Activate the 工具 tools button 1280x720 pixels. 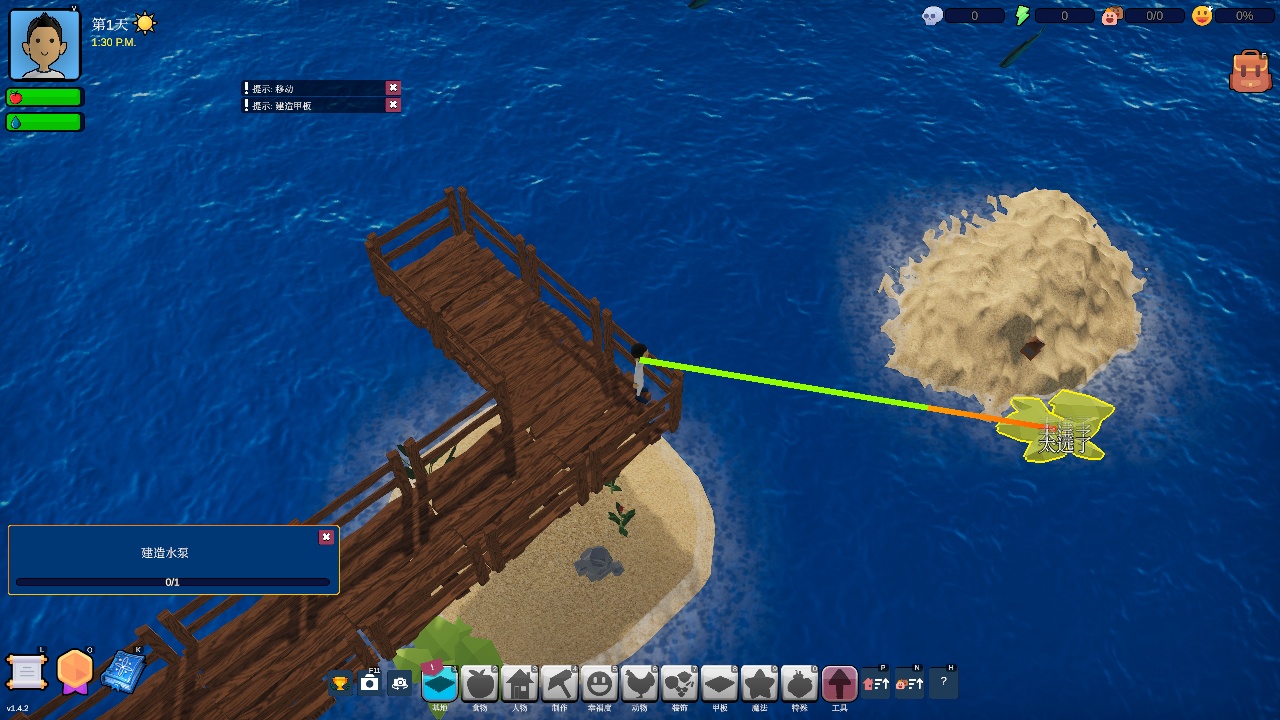pos(840,684)
